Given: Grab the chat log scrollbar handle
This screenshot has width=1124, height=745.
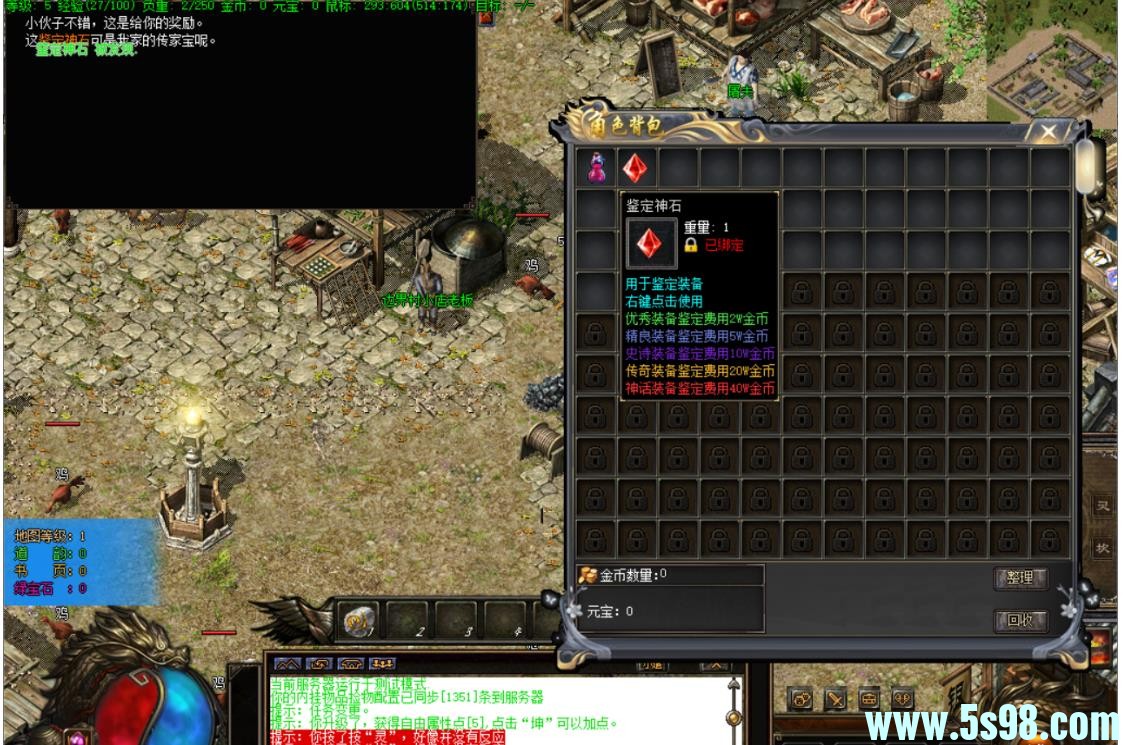Looking at the screenshot, I should point(734,714).
